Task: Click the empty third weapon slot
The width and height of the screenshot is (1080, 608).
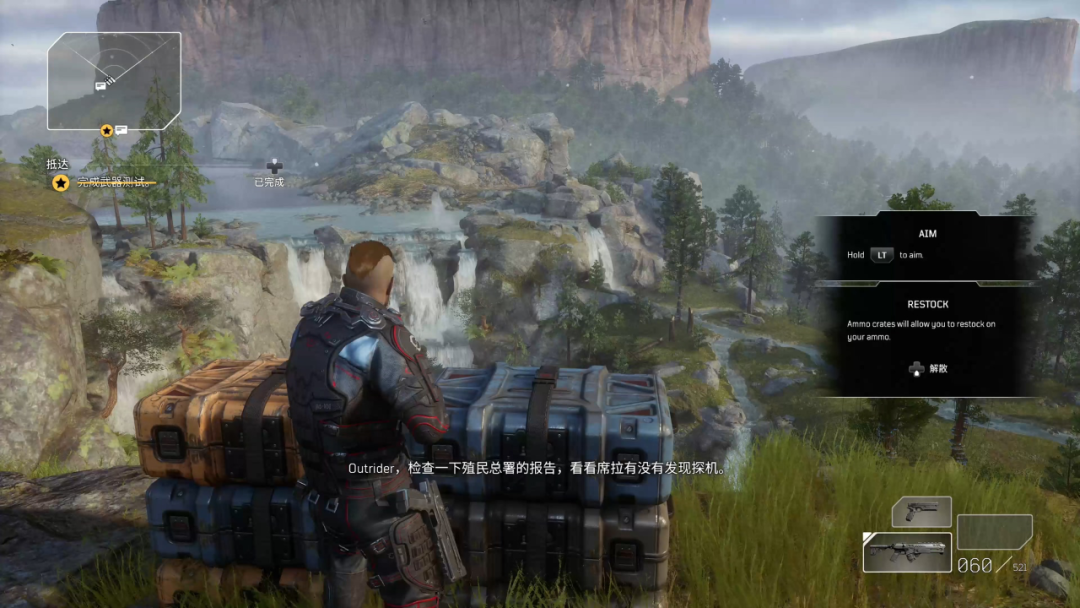Action: point(994,532)
